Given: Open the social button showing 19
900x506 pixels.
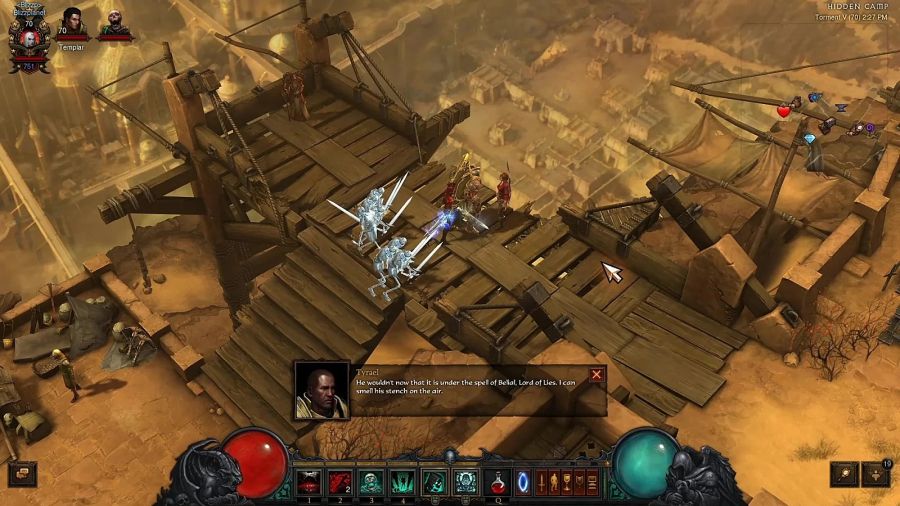Looking at the screenshot, I should [877, 473].
